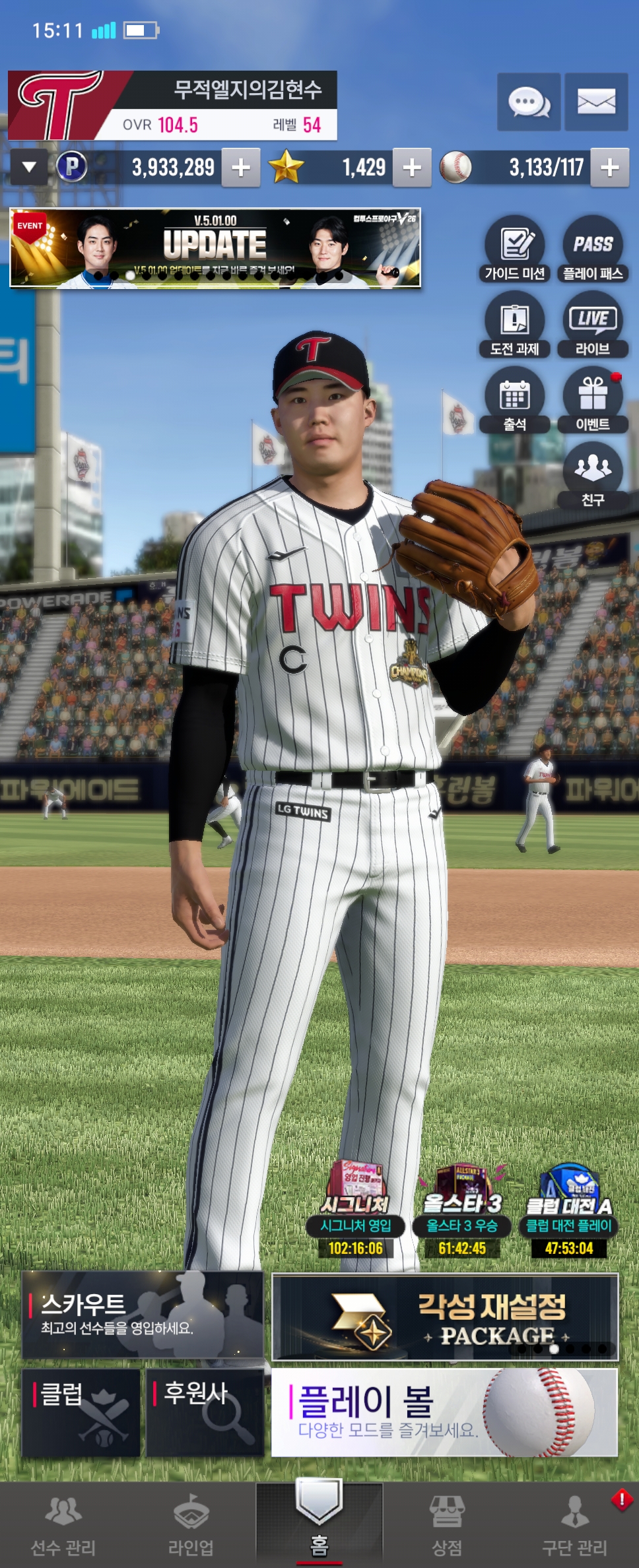Open the mailbox envelope icon
The image size is (639, 1568).
coord(596,102)
